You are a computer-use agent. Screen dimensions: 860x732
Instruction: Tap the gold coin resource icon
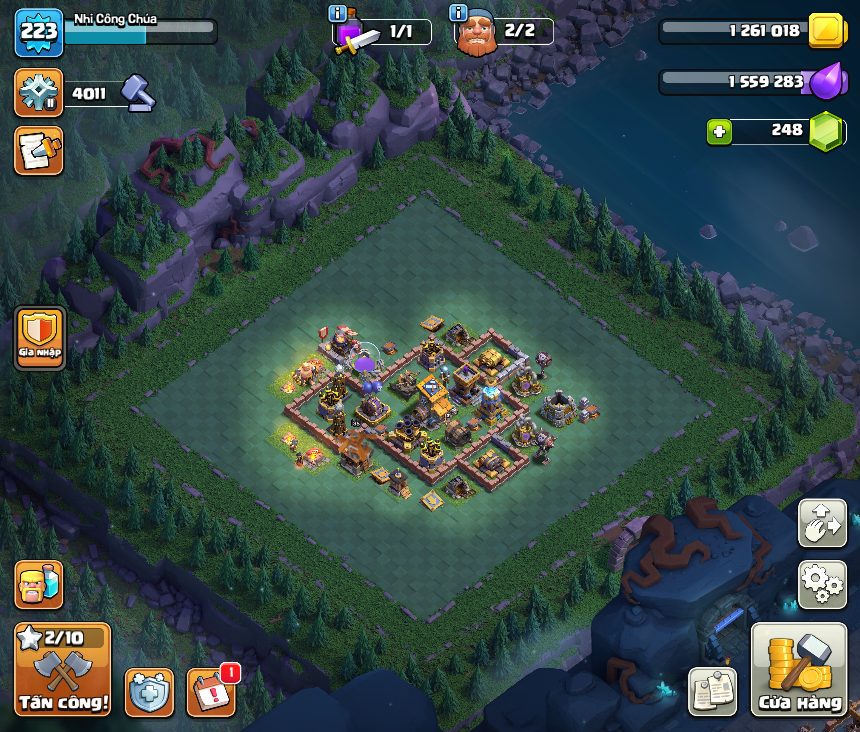point(826,30)
